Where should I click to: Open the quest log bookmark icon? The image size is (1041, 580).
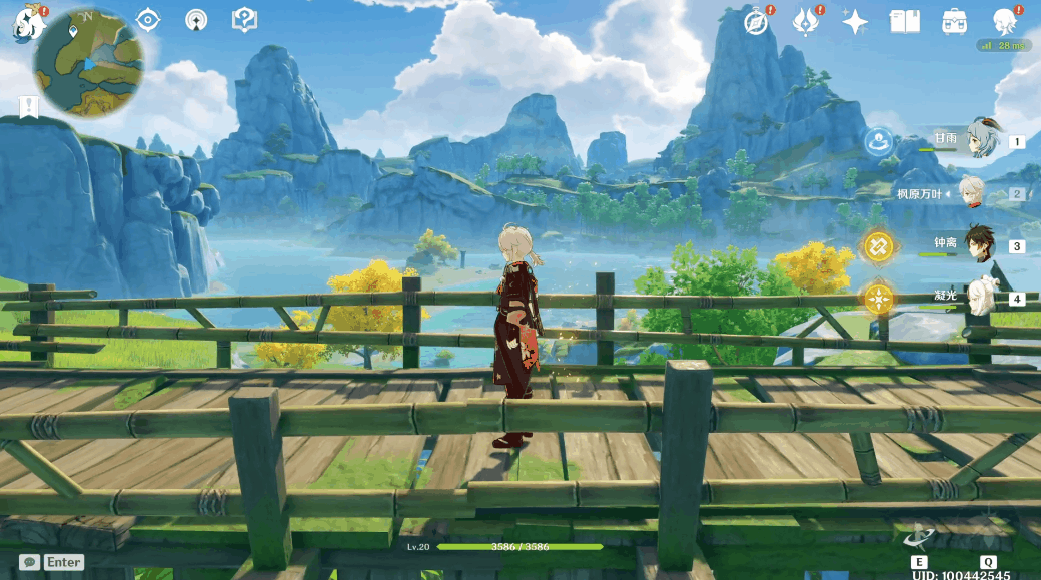[x=28, y=106]
